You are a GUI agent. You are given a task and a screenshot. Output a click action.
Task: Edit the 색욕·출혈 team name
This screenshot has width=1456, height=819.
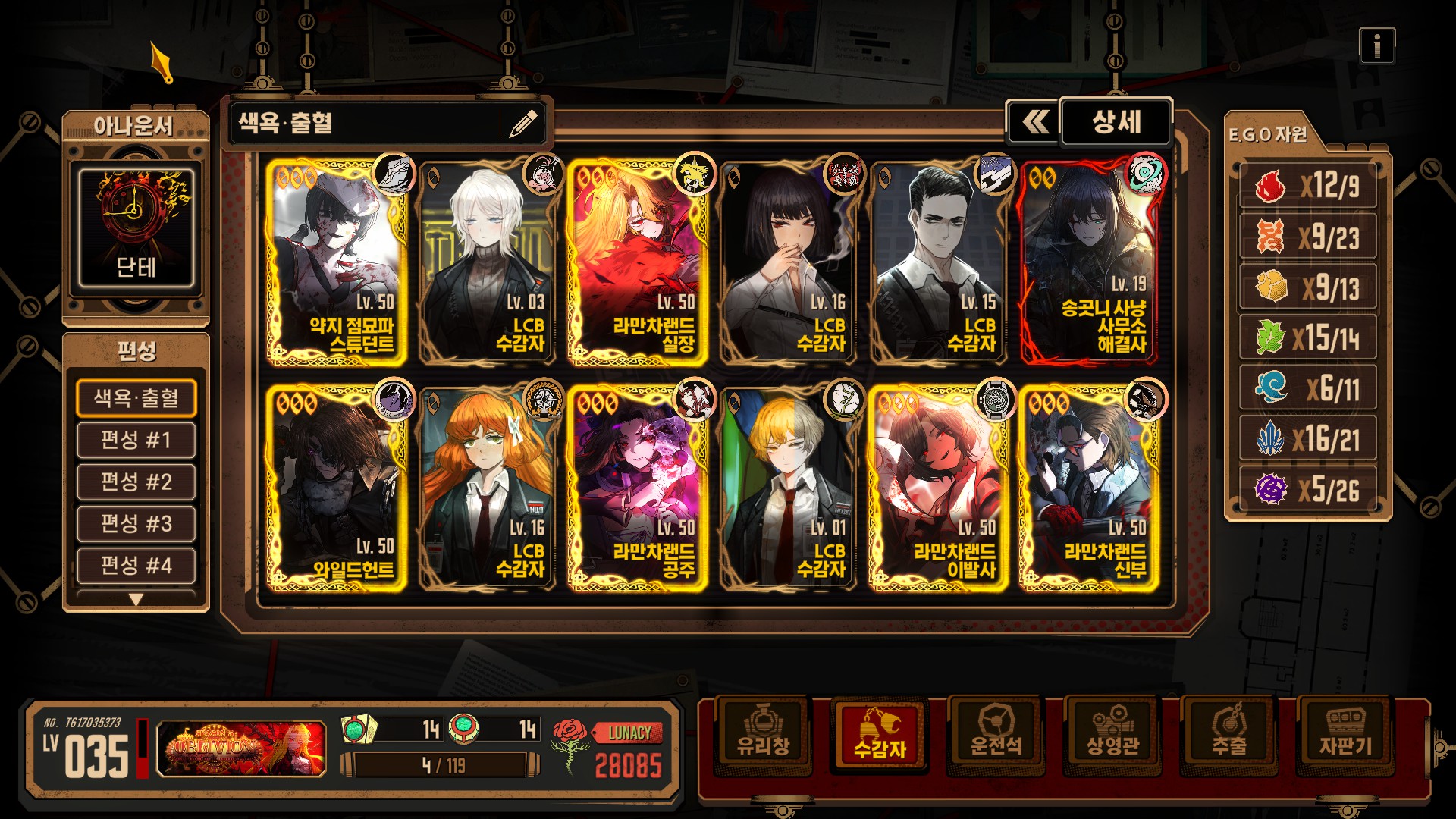(x=522, y=123)
